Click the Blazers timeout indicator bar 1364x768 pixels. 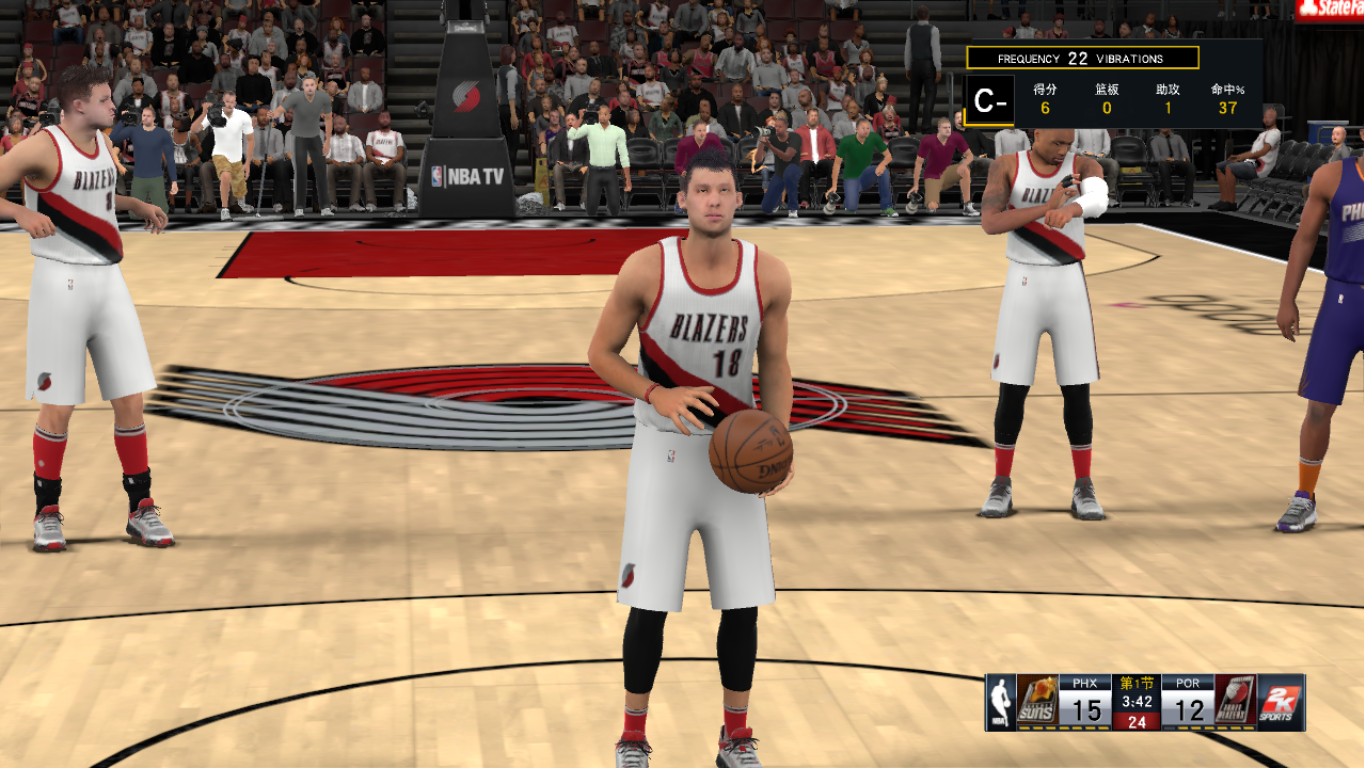(x=1215, y=728)
